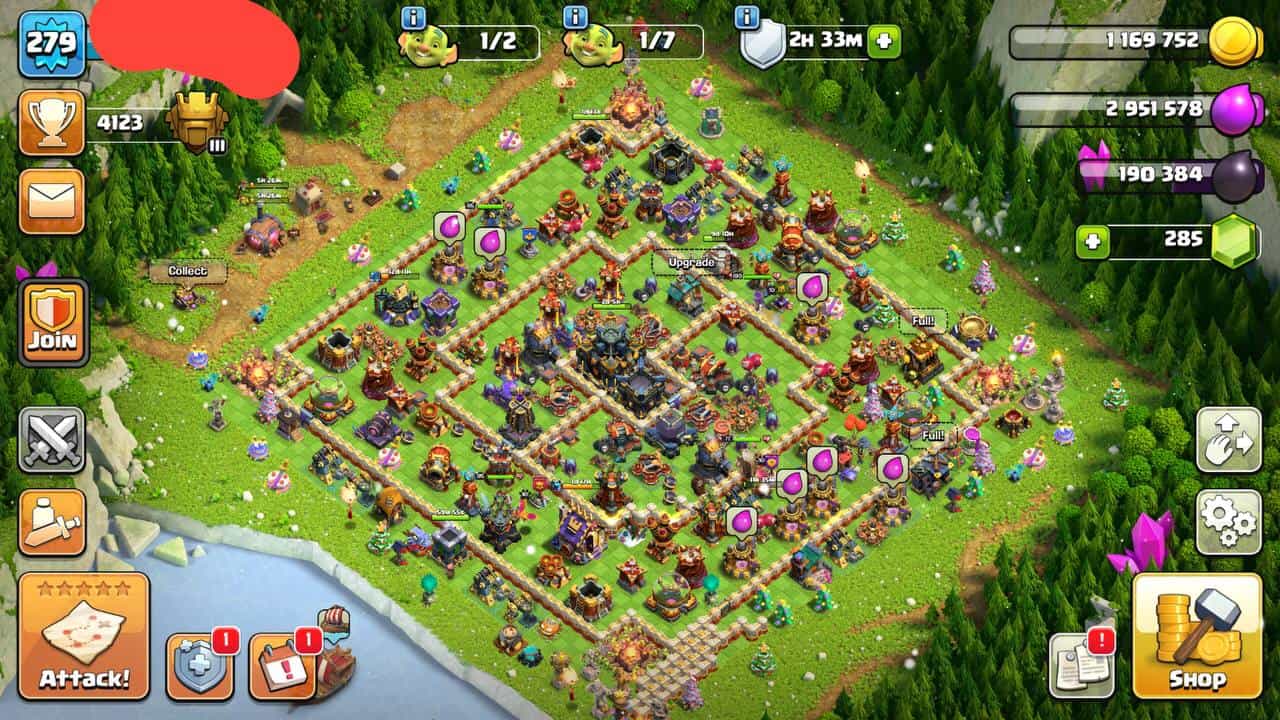Show builder info for 1/2 counter

click(412, 17)
